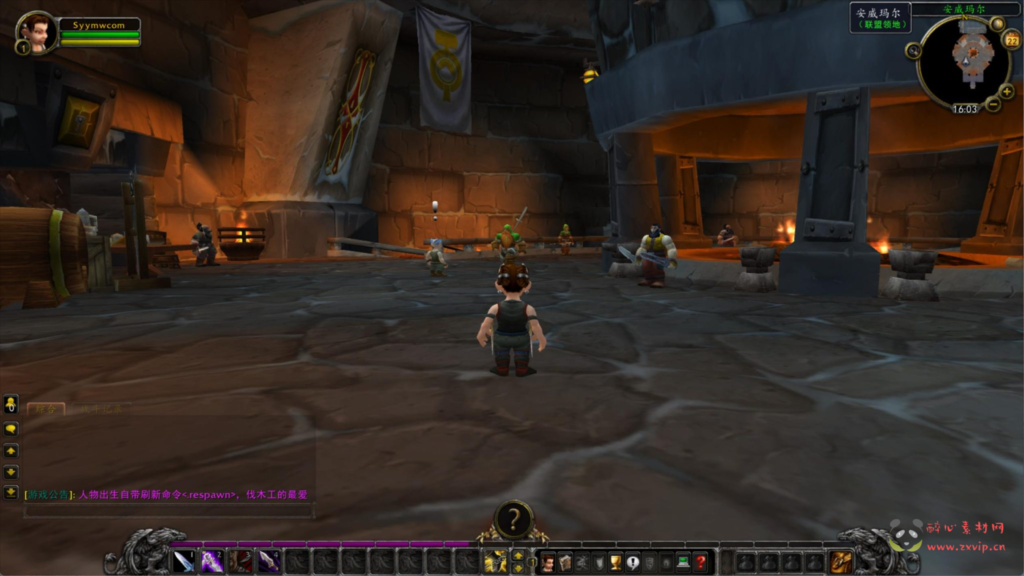The height and width of the screenshot is (576, 1024).
Task: Open the backpack bag slot
Action: click(x=841, y=562)
